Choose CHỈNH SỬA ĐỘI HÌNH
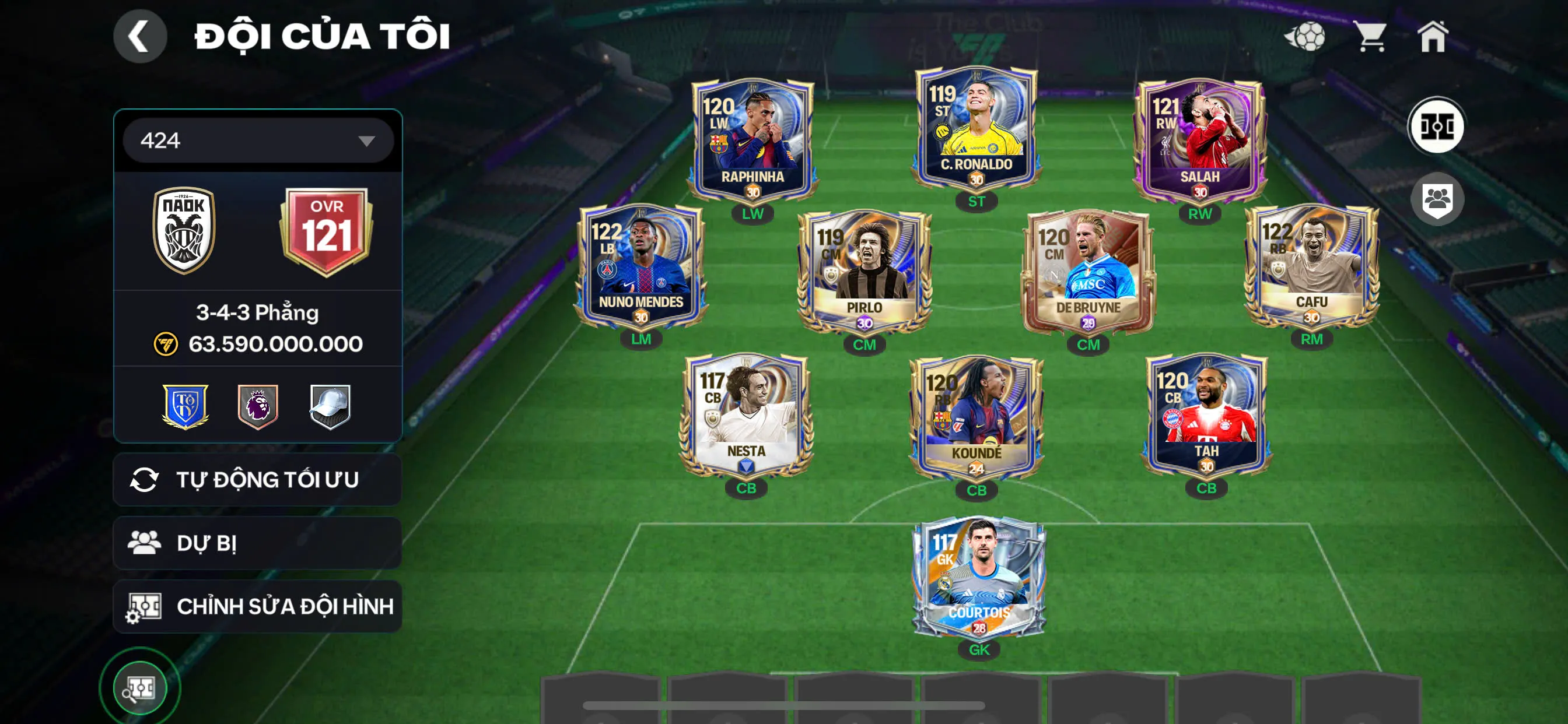This screenshot has width=1568, height=724. pyautogui.click(x=257, y=606)
